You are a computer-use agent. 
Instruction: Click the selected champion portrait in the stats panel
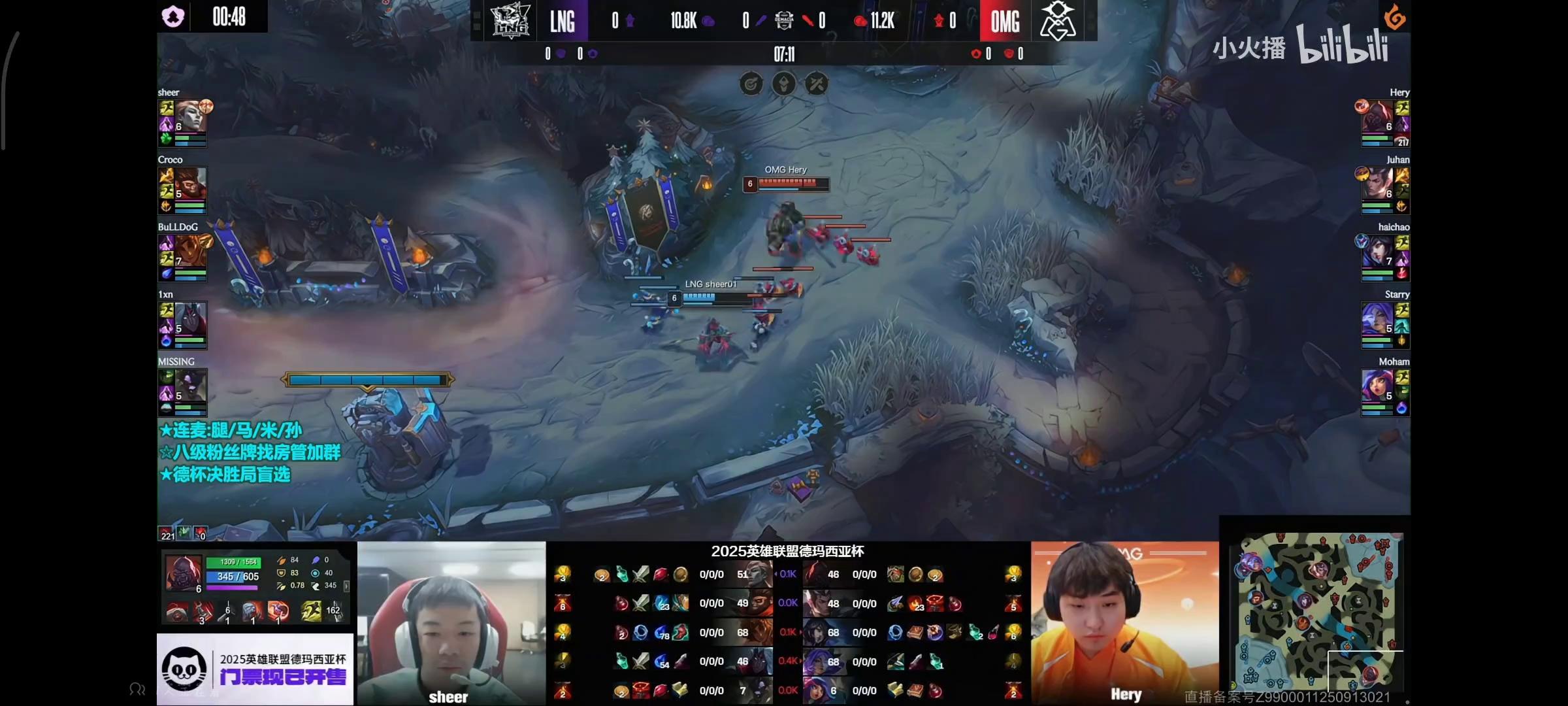pos(183,573)
